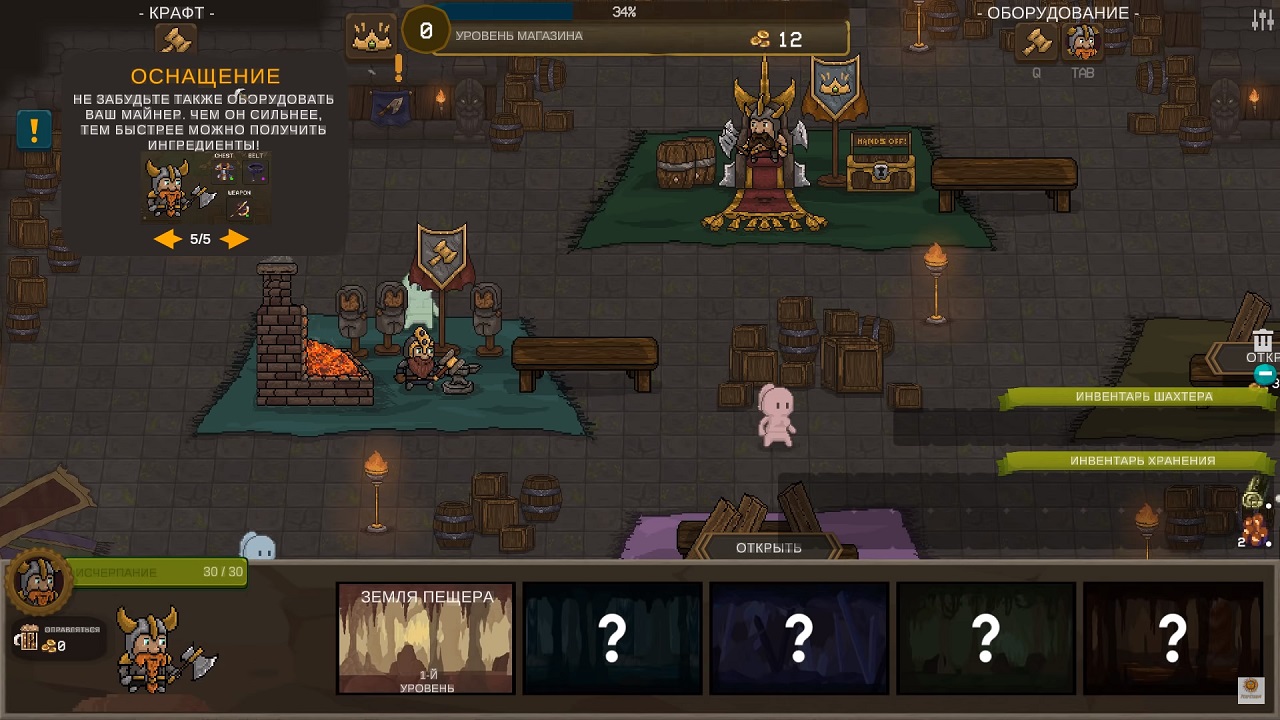Click the trash bin icon

coord(1263,340)
